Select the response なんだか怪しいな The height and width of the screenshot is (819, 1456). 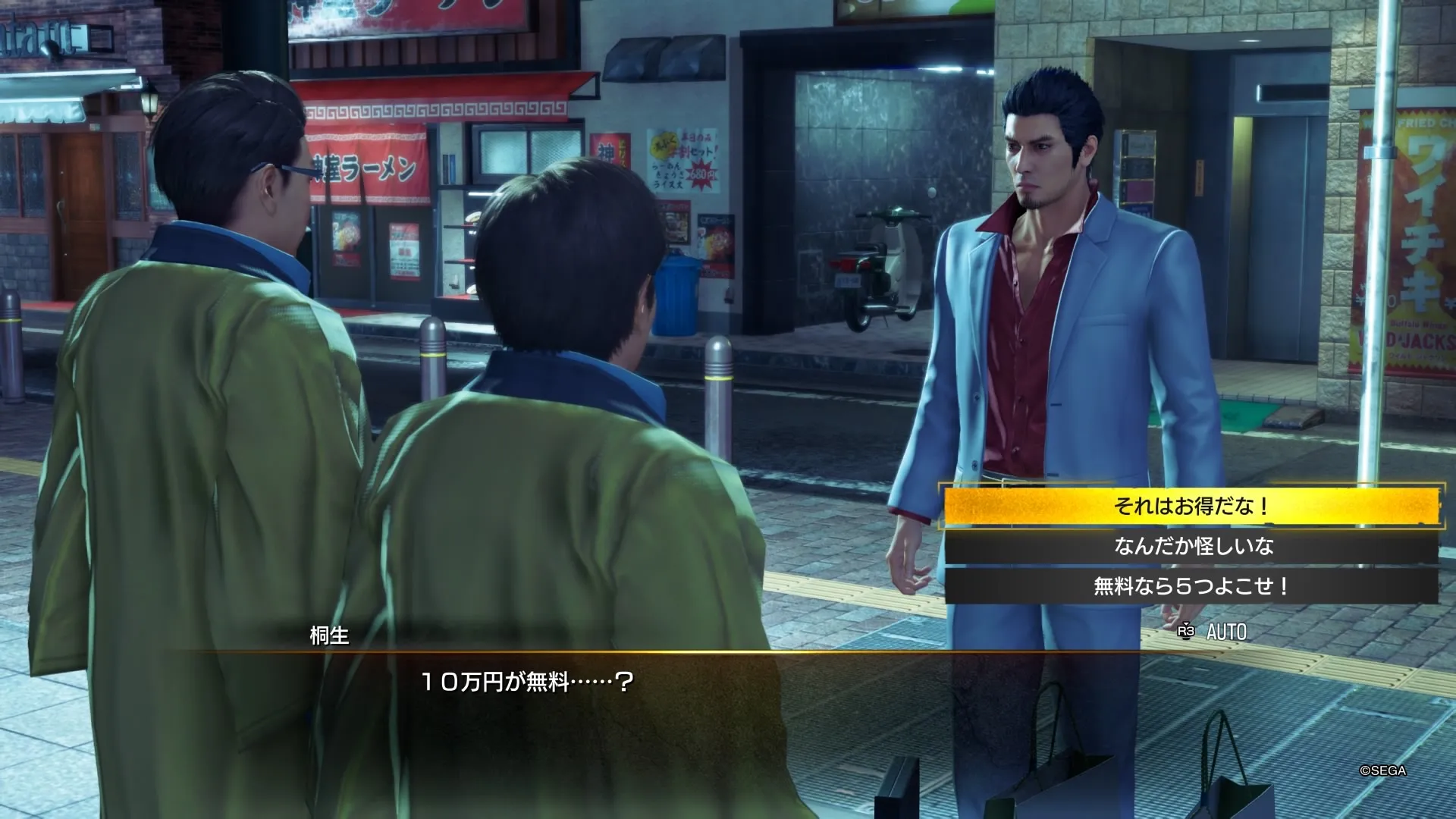[x=1191, y=546]
